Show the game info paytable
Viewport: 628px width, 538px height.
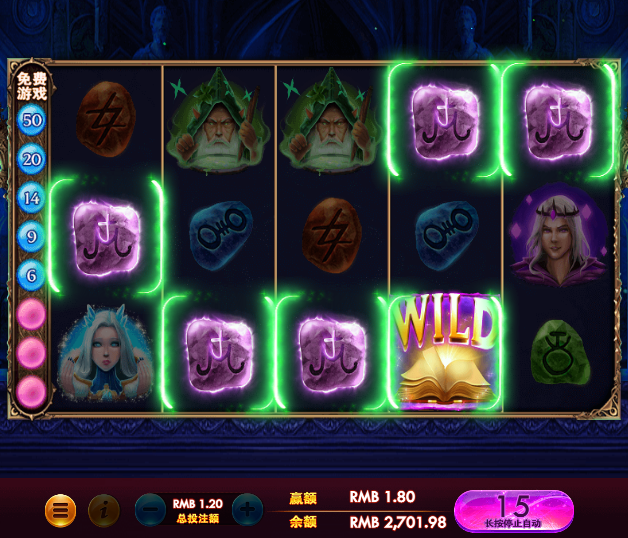coord(103,510)
